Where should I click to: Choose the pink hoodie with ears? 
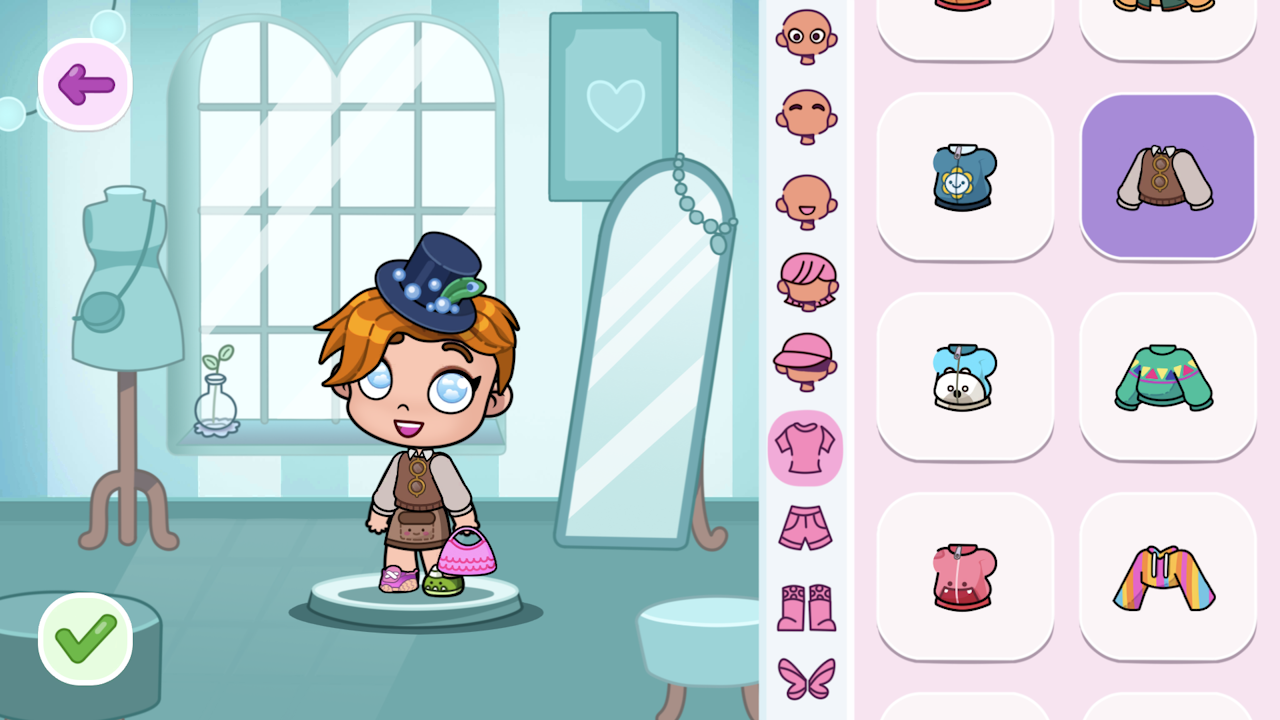tap(964, 577)
